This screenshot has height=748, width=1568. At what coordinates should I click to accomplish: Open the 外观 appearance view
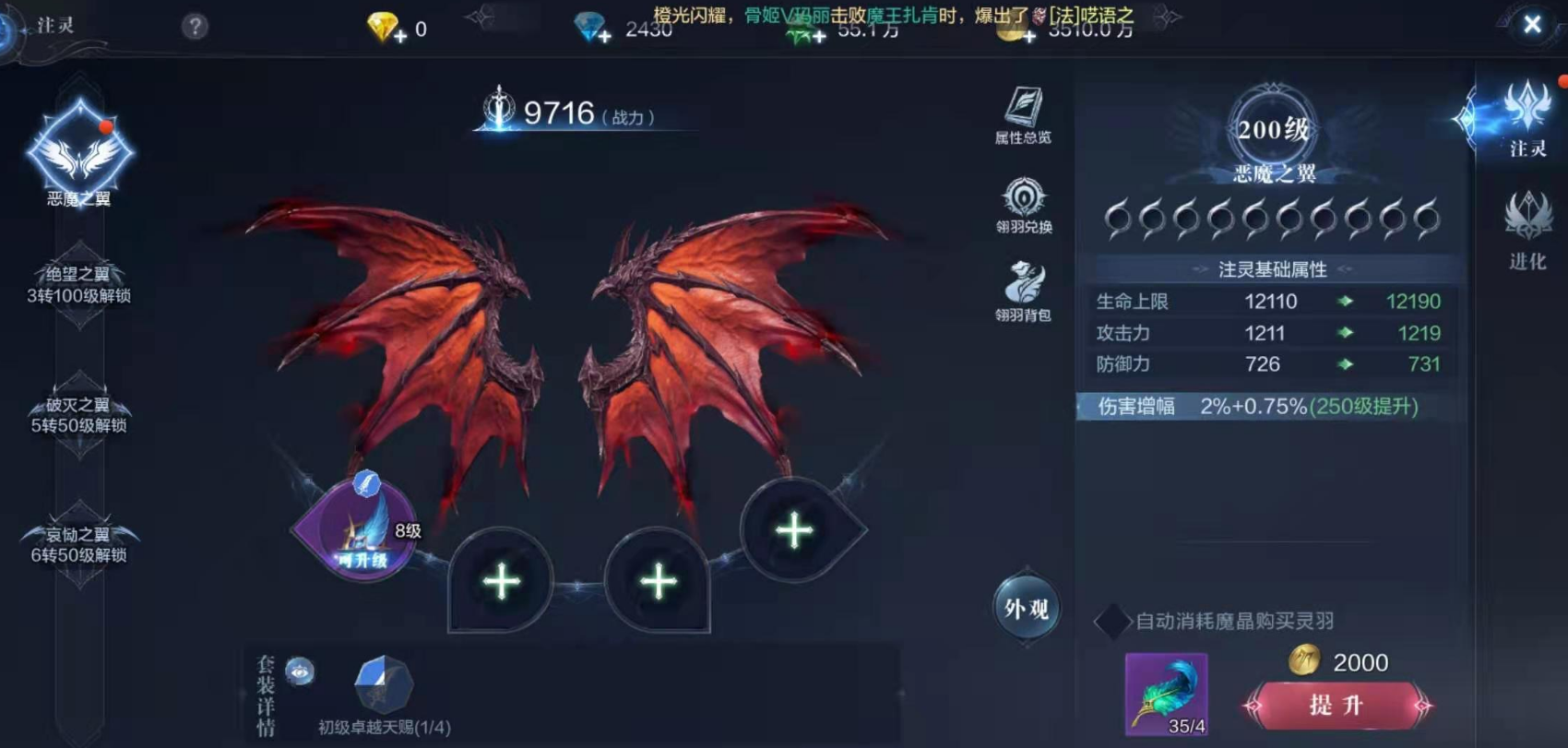tap(1027, 607)
